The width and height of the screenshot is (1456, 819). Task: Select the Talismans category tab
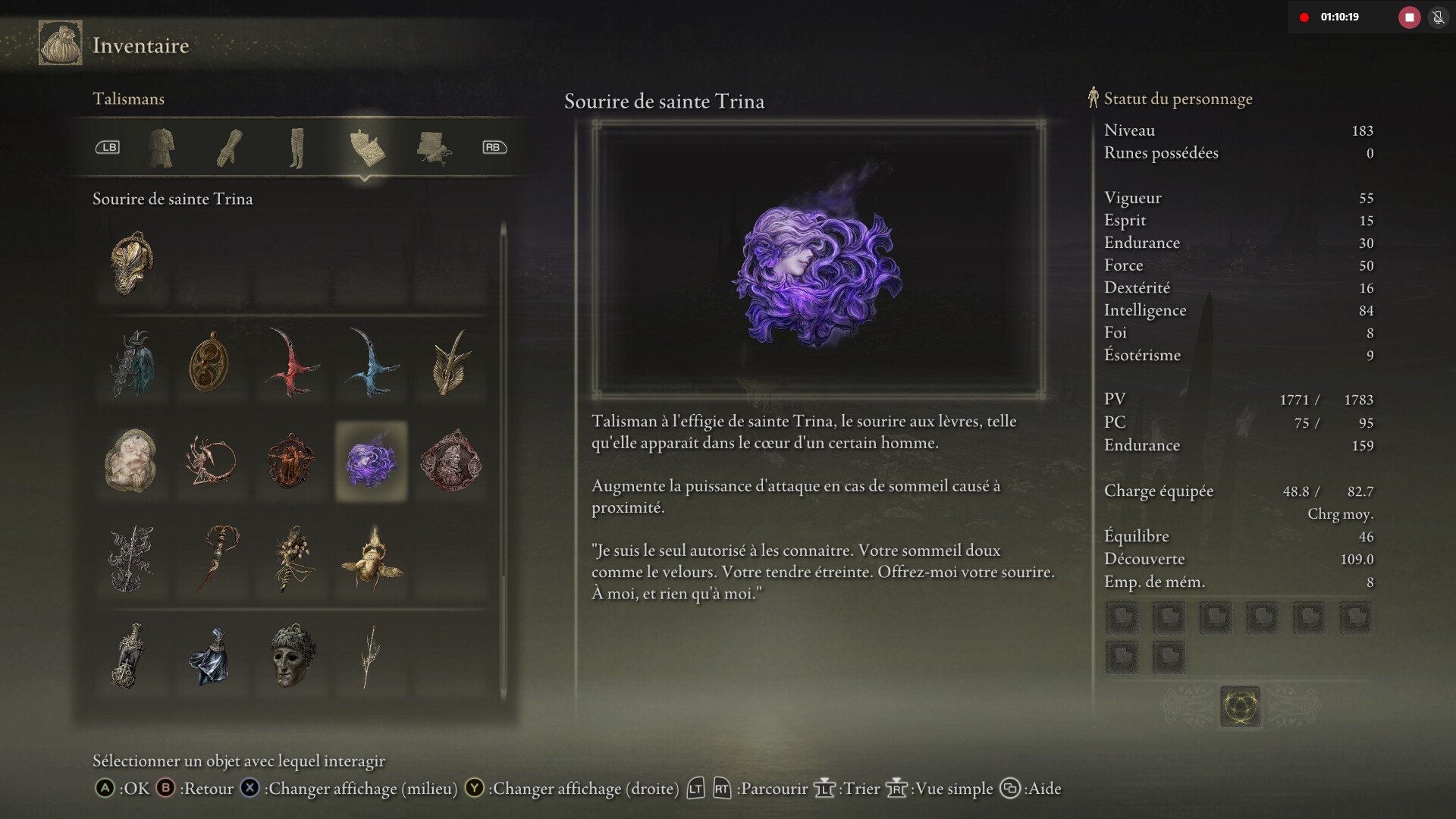366,147
